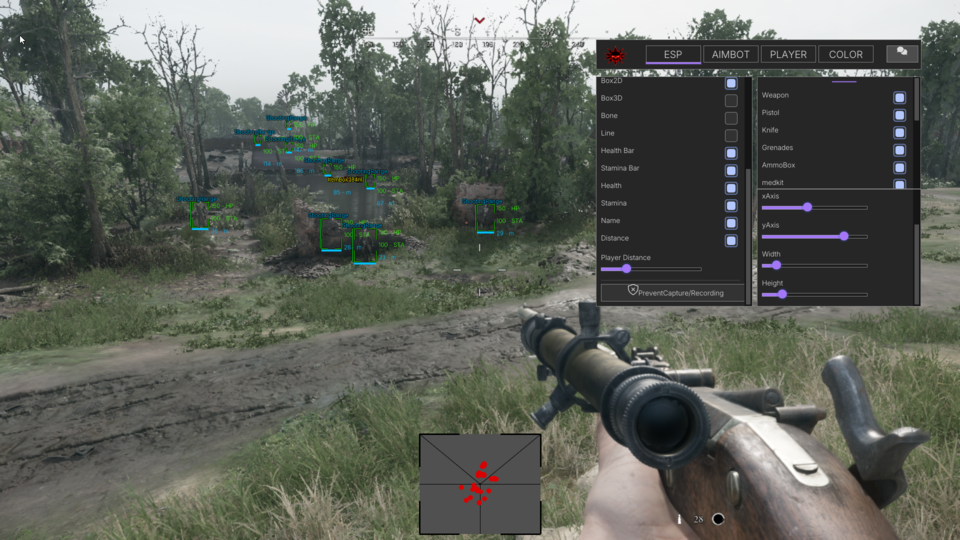
Task: Enable the Bone checkbox
Action: [731, 118]
